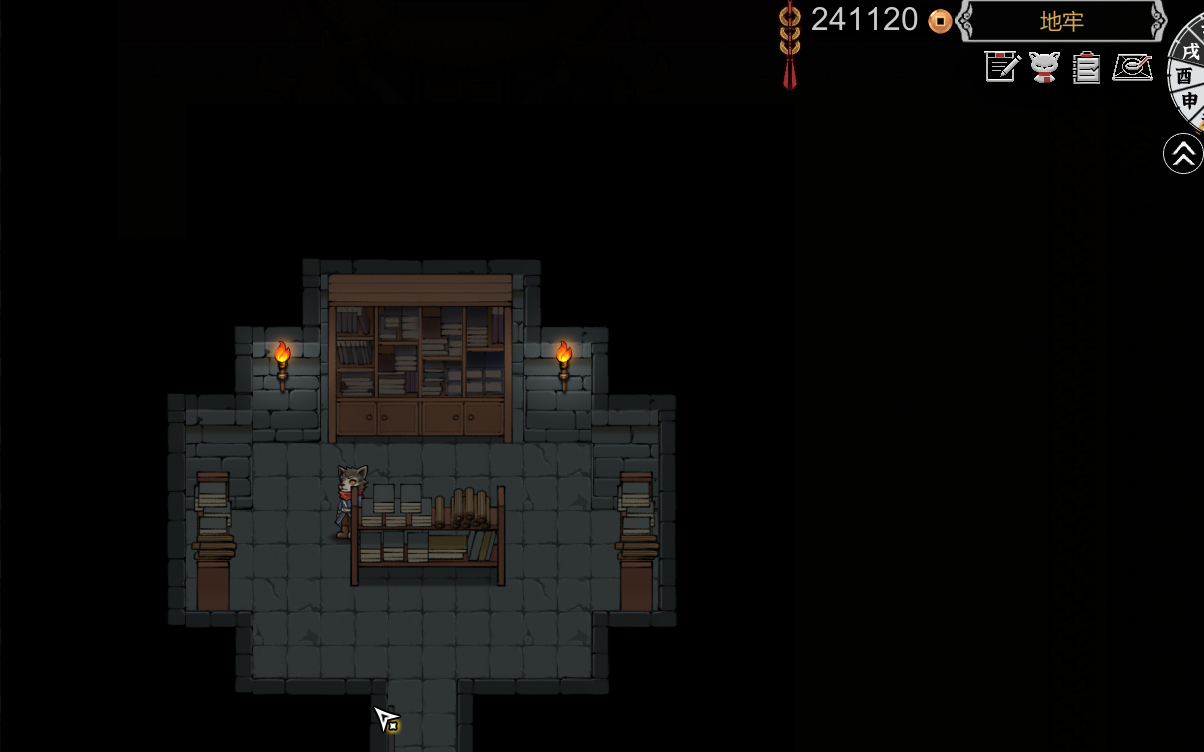Open the map with magnifier icon
The width and height of the screenshot is (1204, 752).
coord(1132,67)
